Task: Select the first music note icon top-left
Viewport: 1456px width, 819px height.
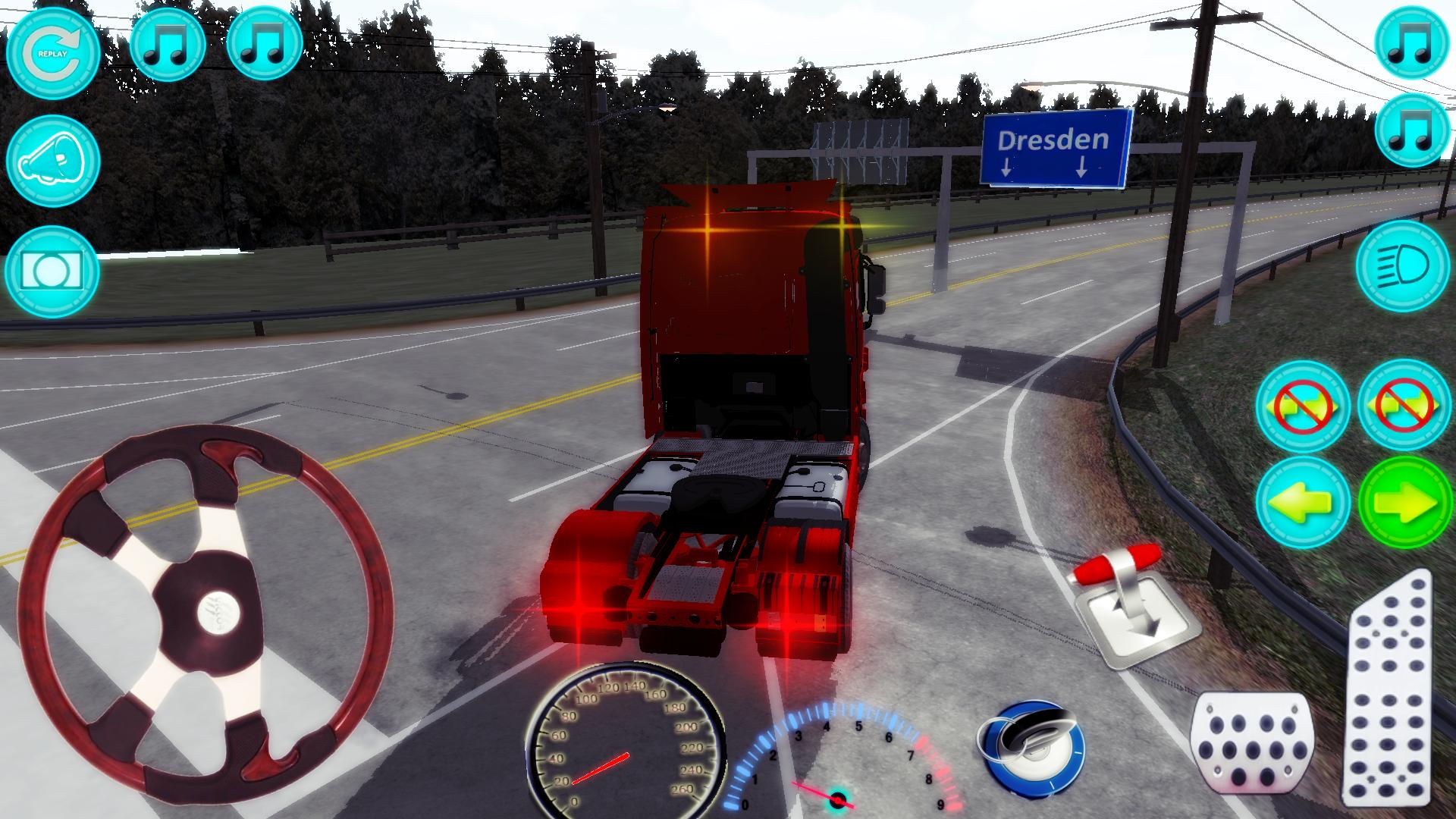Action: click(x=168, y=47)
